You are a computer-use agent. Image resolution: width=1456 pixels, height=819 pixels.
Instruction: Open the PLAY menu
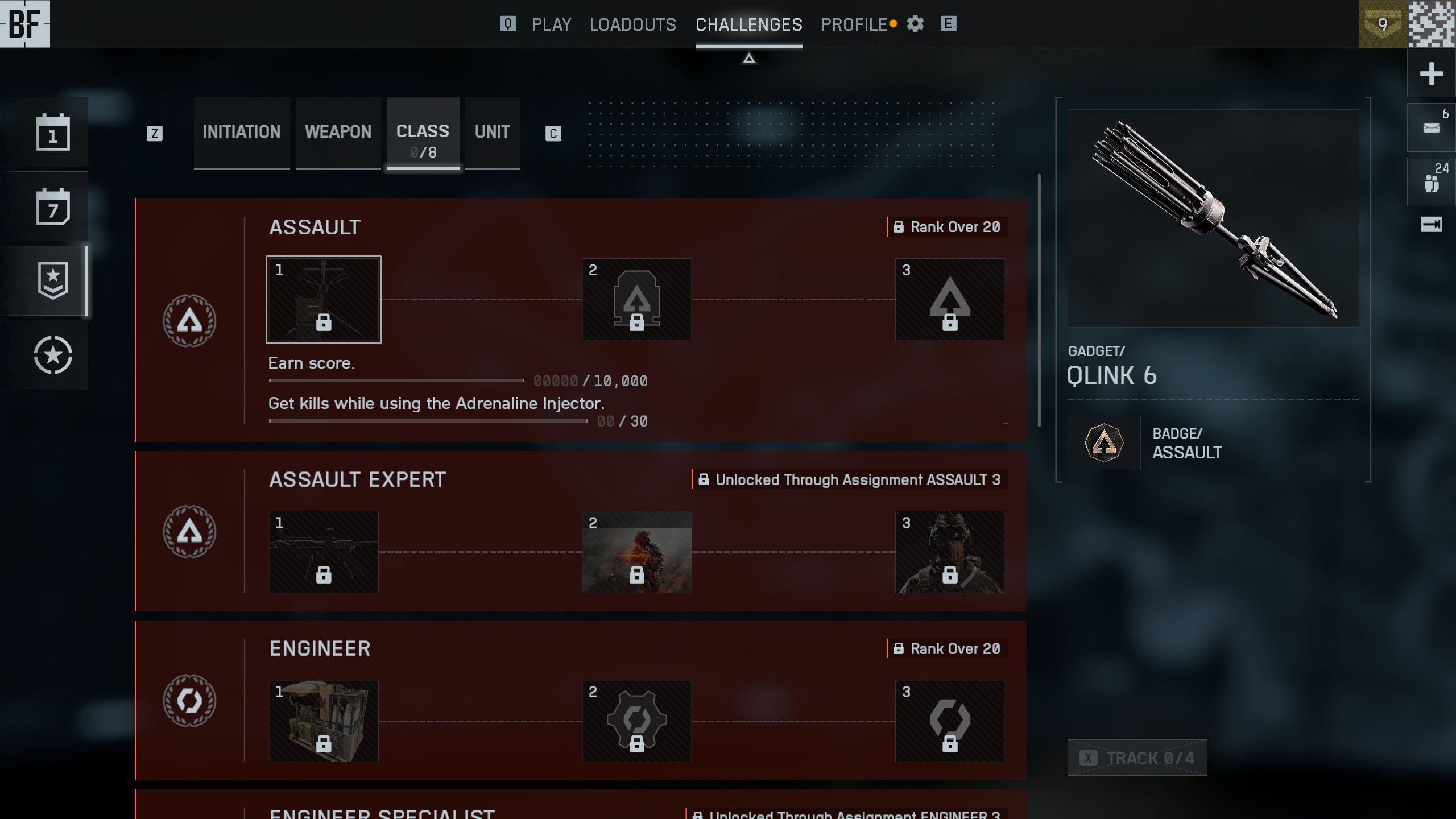point(551,24)
